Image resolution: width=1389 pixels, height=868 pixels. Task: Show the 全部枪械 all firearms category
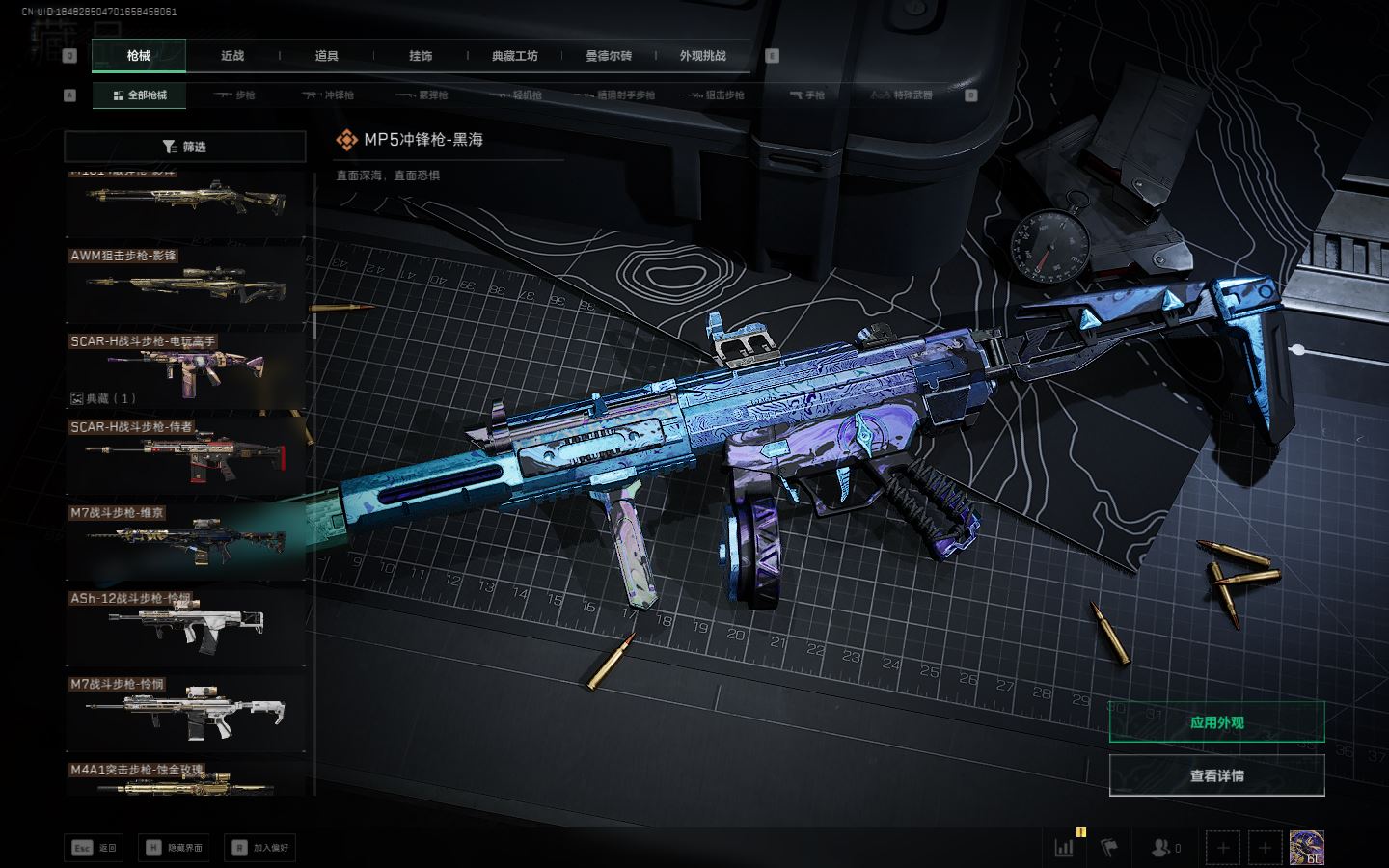(x=140, y=95)
